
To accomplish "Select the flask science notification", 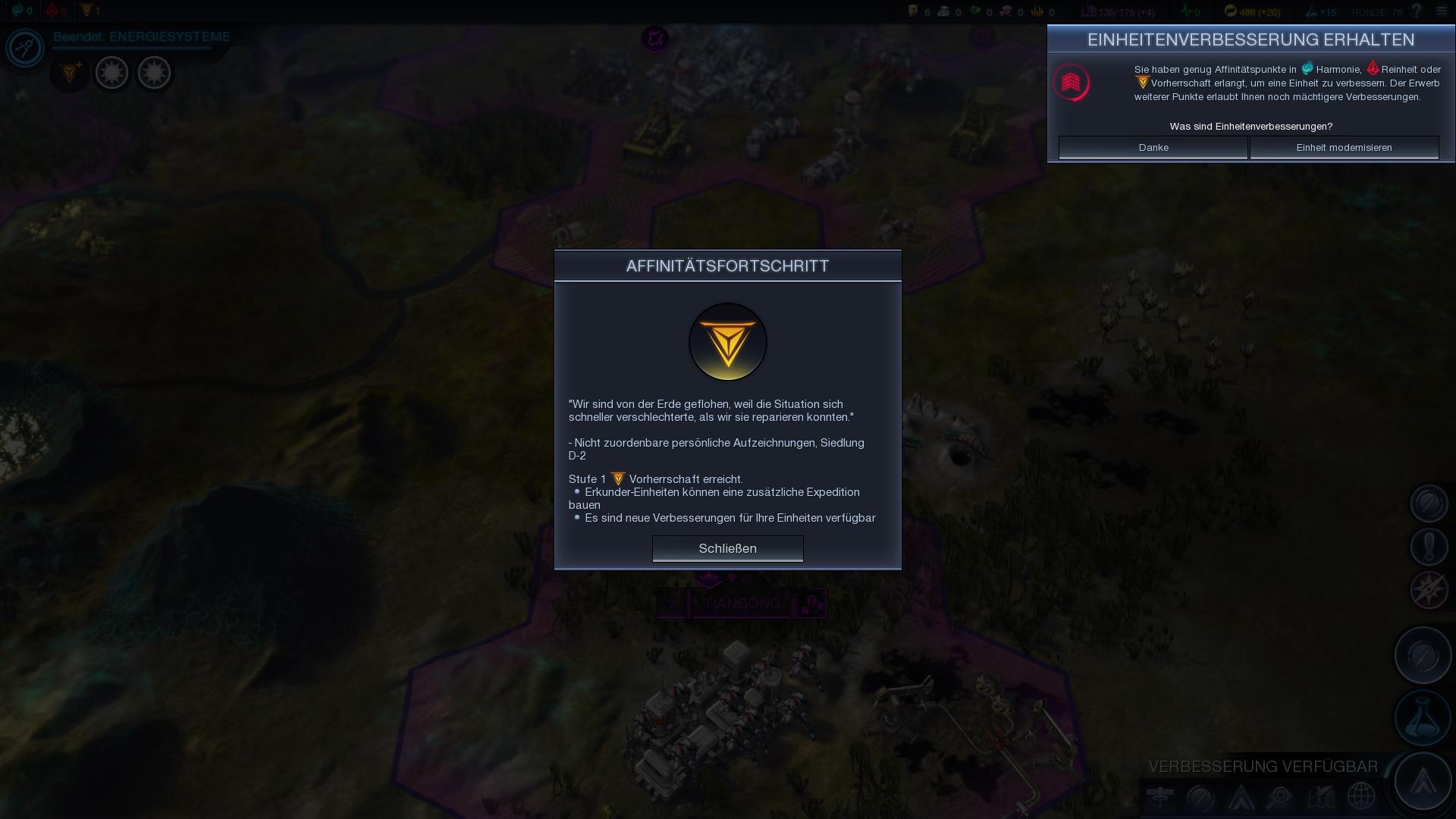I will pyautogui.click(x=1423, y=718).
